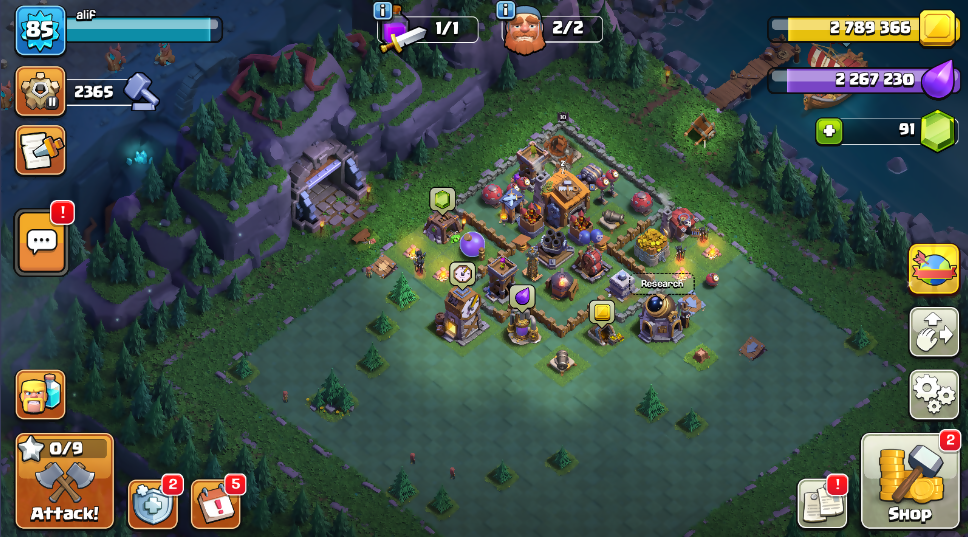
Task: Show the builder info icon
Action: click(x=507, y=11)
